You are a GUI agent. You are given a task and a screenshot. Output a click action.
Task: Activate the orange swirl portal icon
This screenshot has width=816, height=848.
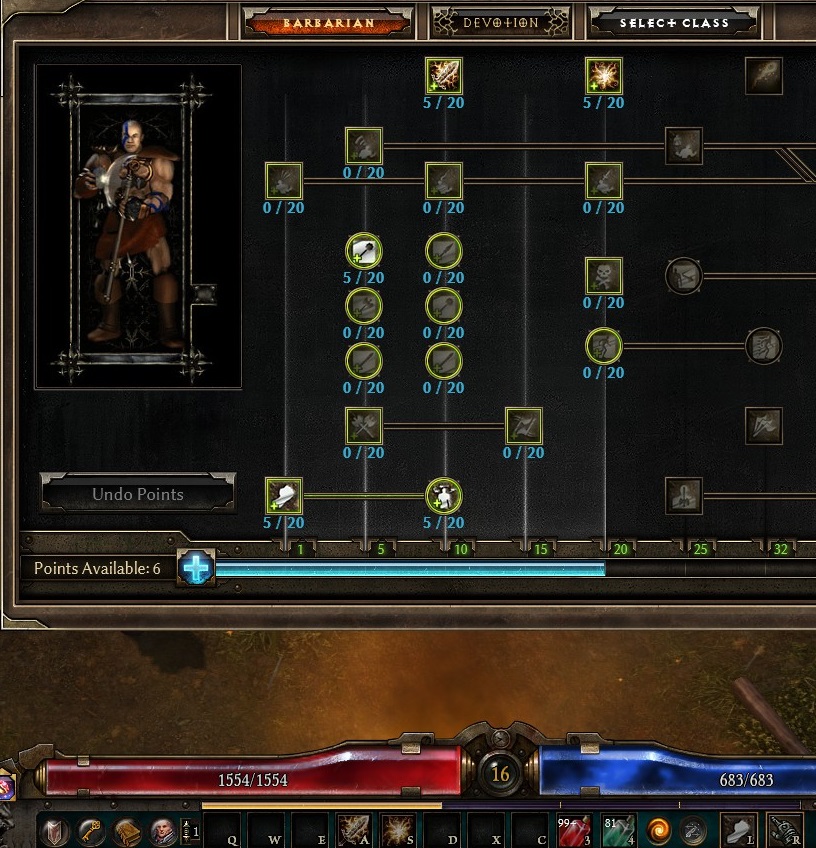coord(659,830)
